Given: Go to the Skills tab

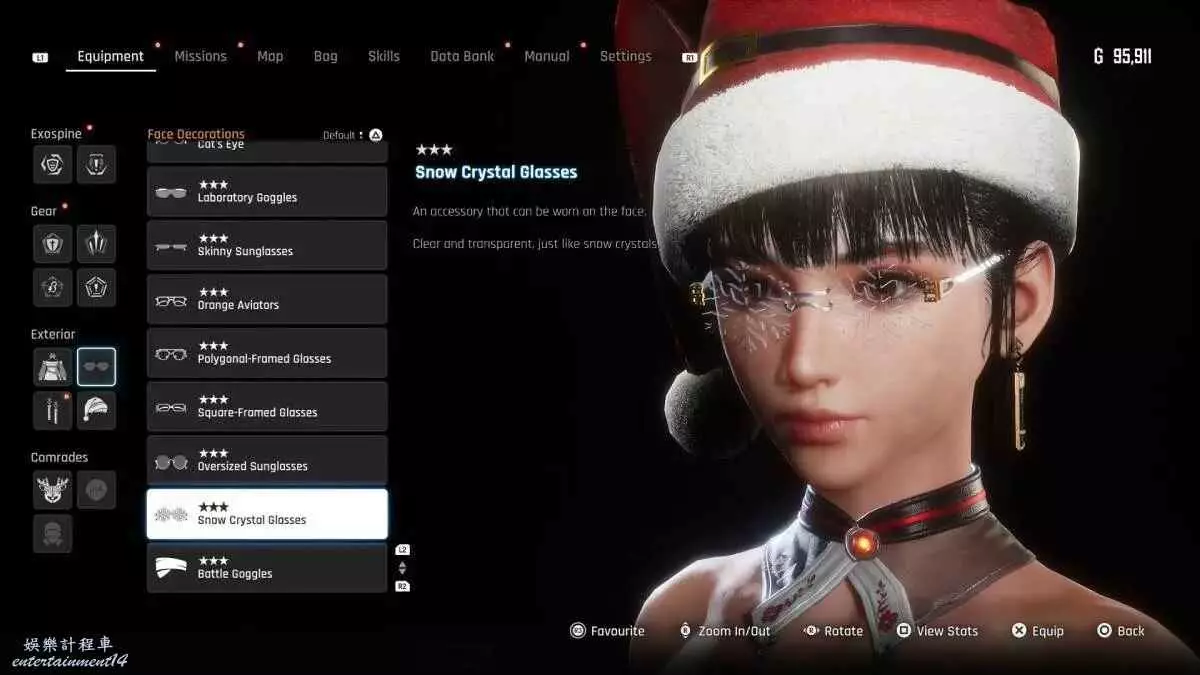Looking at the screenshot, I should point(383,56).
